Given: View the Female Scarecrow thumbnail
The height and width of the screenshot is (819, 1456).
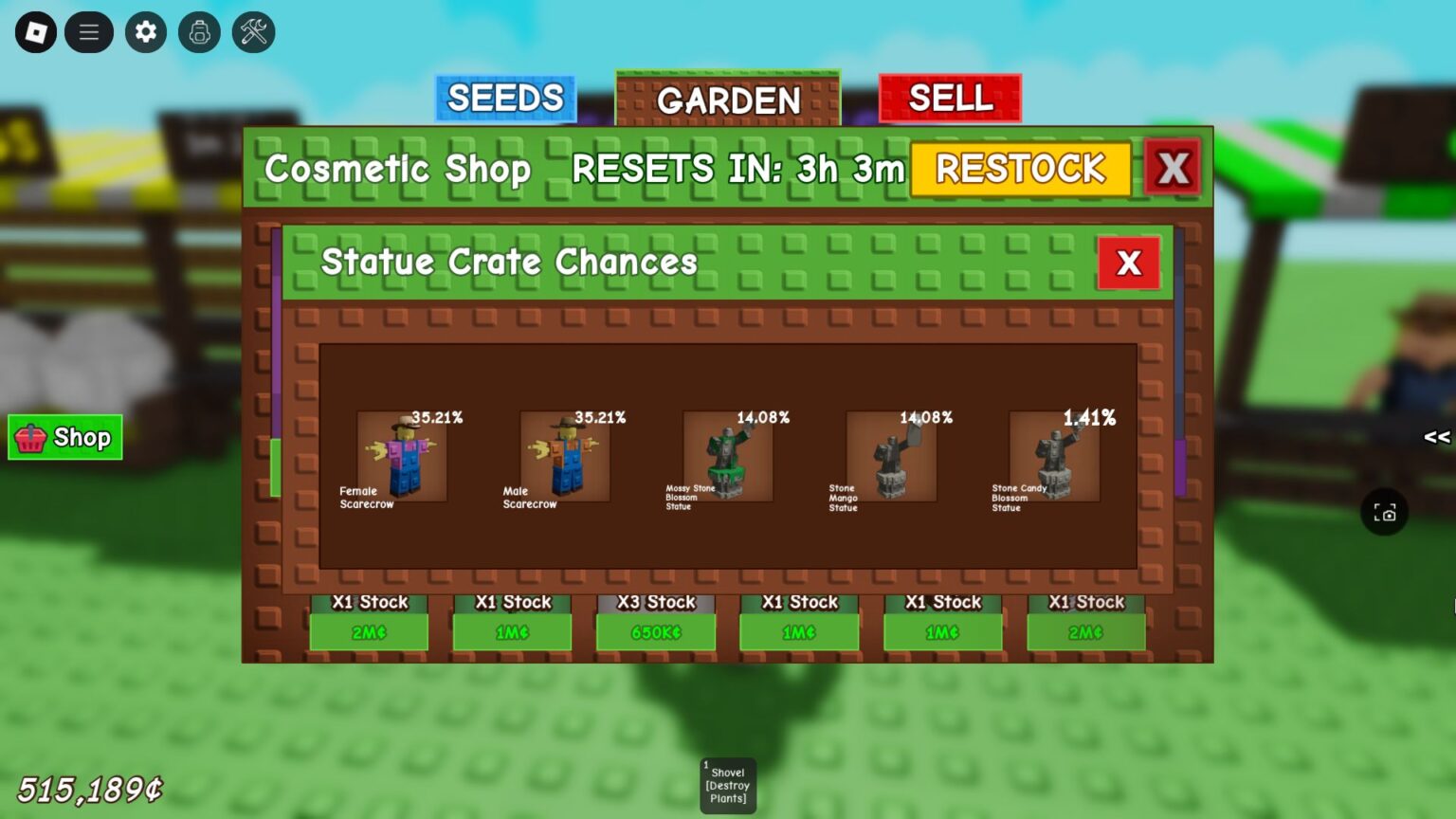Looking at the screenshot, I should click(x=400, y=455).
